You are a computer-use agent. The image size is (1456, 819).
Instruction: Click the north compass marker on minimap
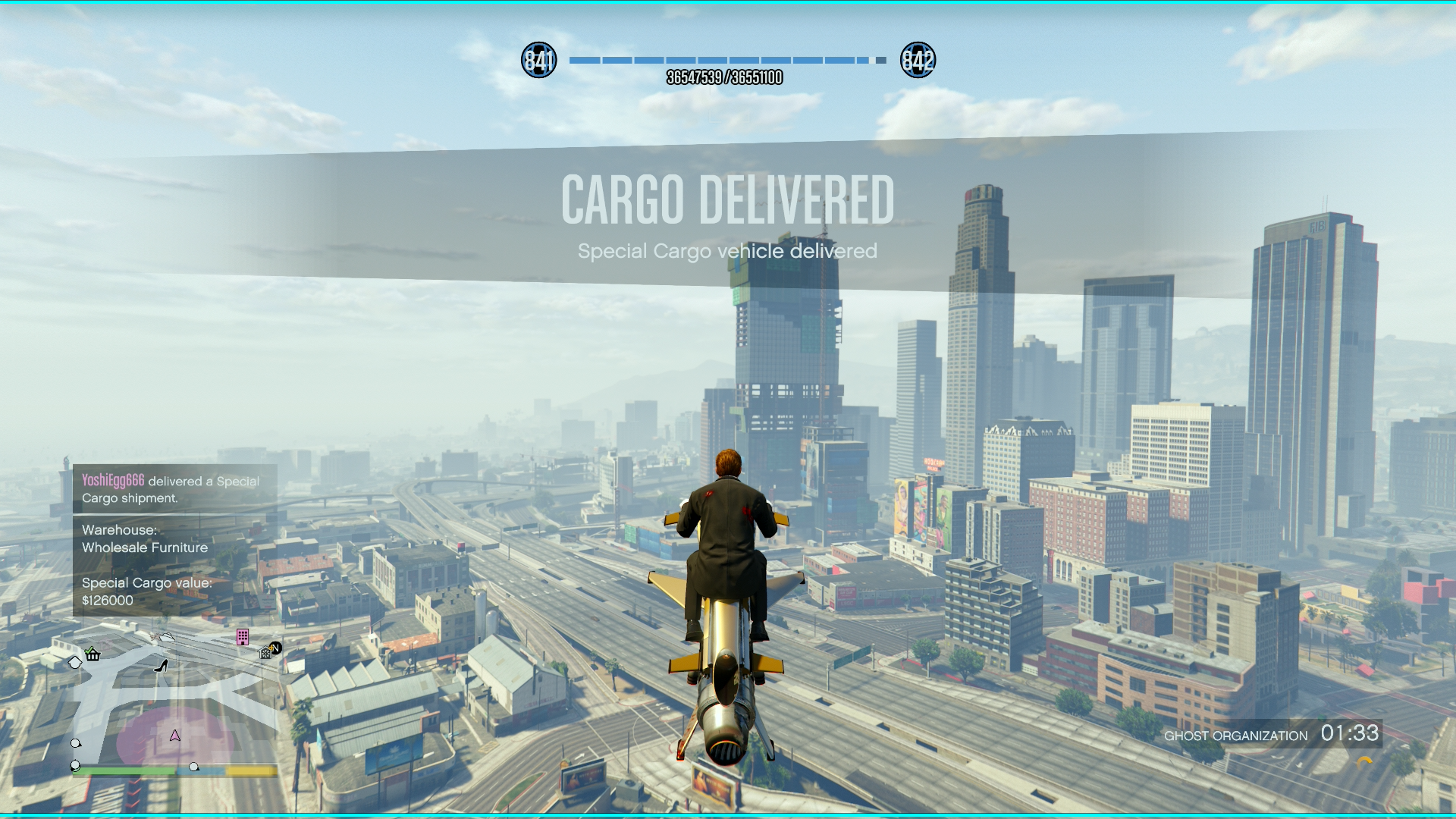[276, 648]
